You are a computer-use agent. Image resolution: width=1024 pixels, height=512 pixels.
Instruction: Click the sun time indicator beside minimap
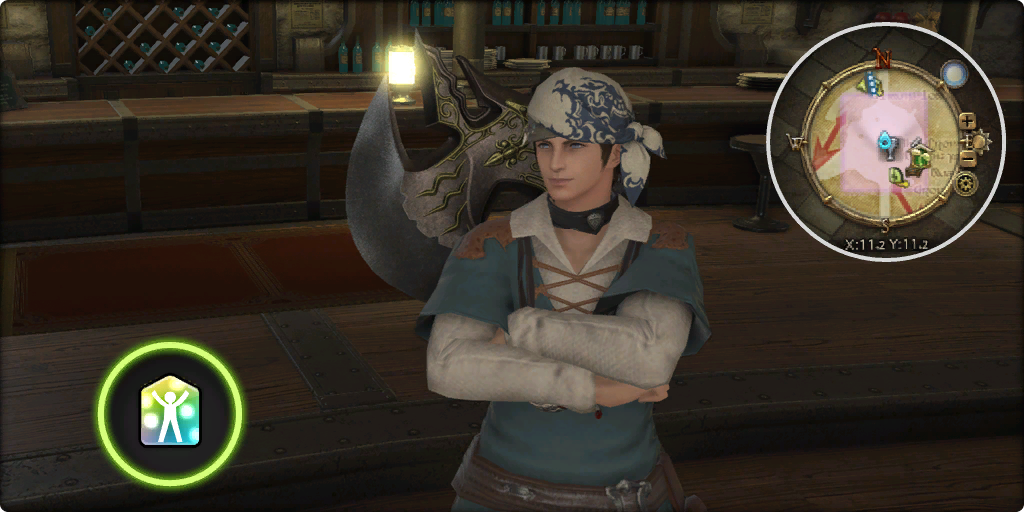click(980, 139)
